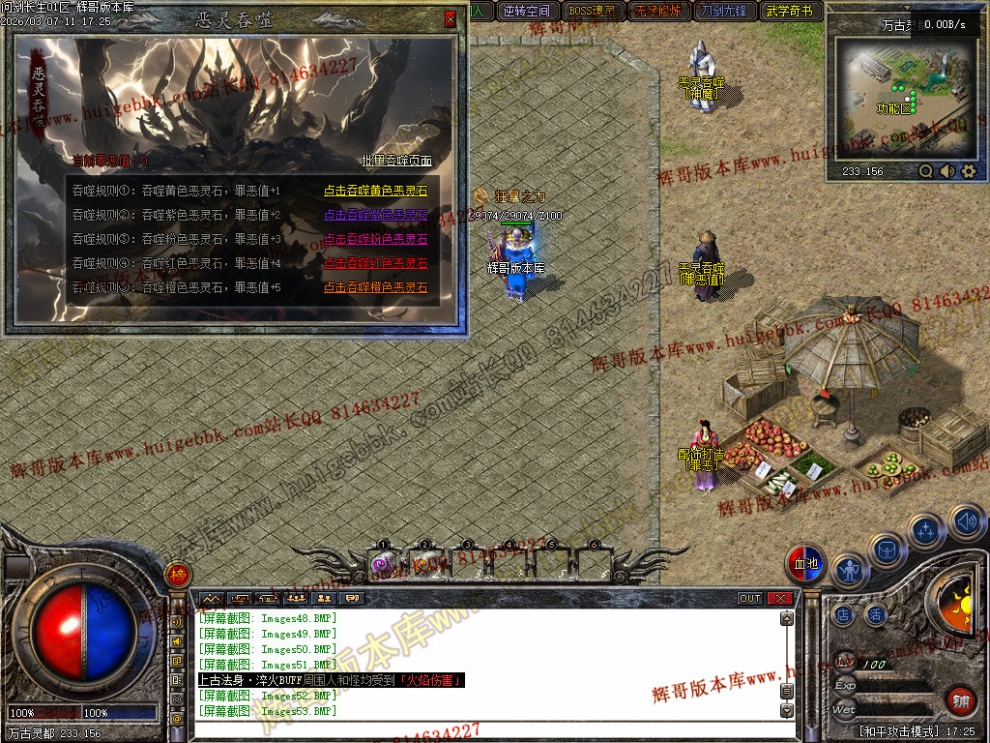Viewport: 990px width, 743px height.
Task: Open the minimap gear settings icon
Action: (968, 171)
